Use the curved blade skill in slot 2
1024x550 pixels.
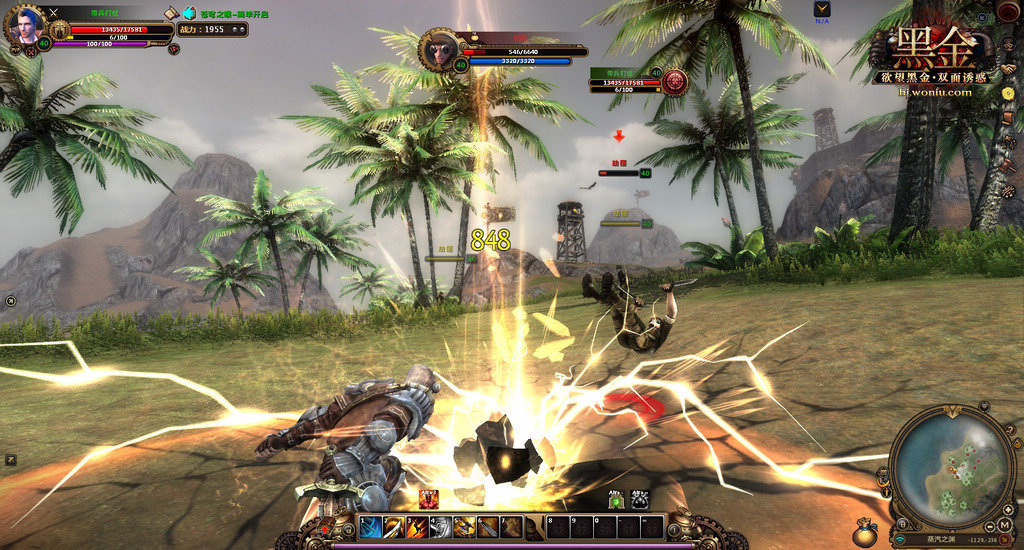click(394, 527)
